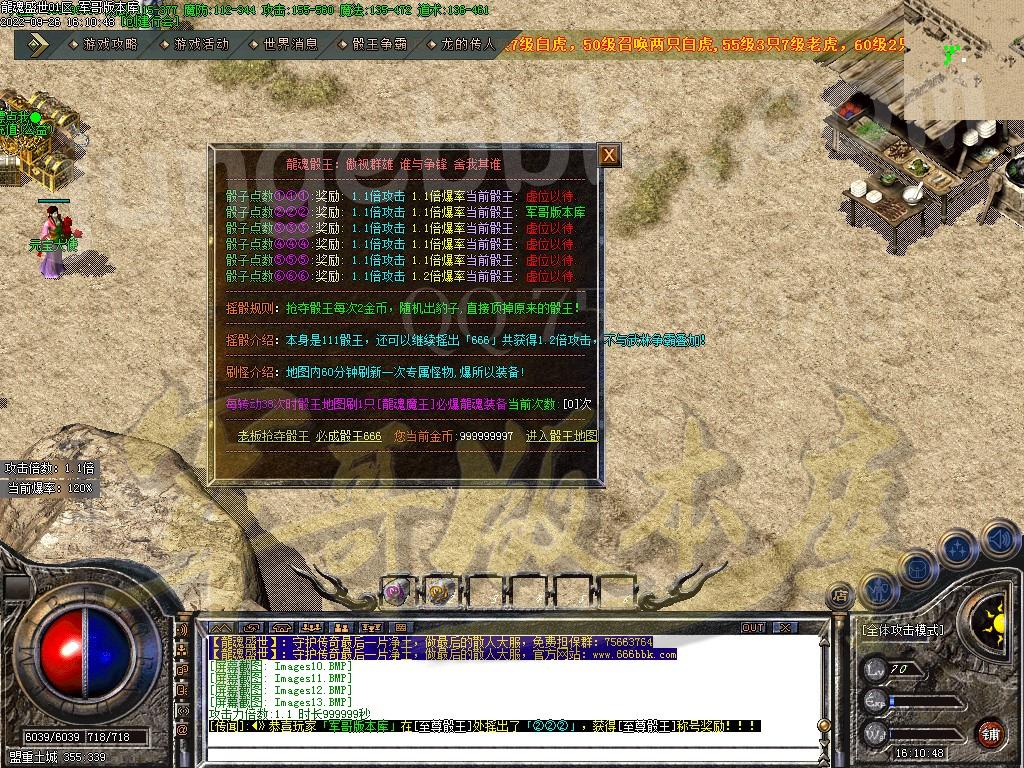Enter the dice king map via 进入骰王地图
Viewport: 1024px width, 768px height.
(562, 436)
